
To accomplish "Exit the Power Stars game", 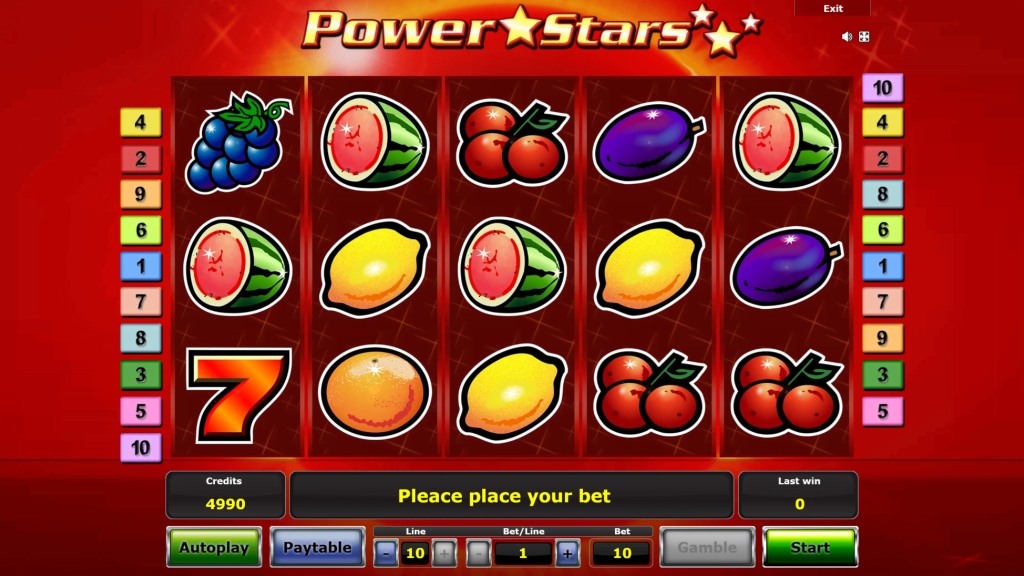I will pos(833,8).
